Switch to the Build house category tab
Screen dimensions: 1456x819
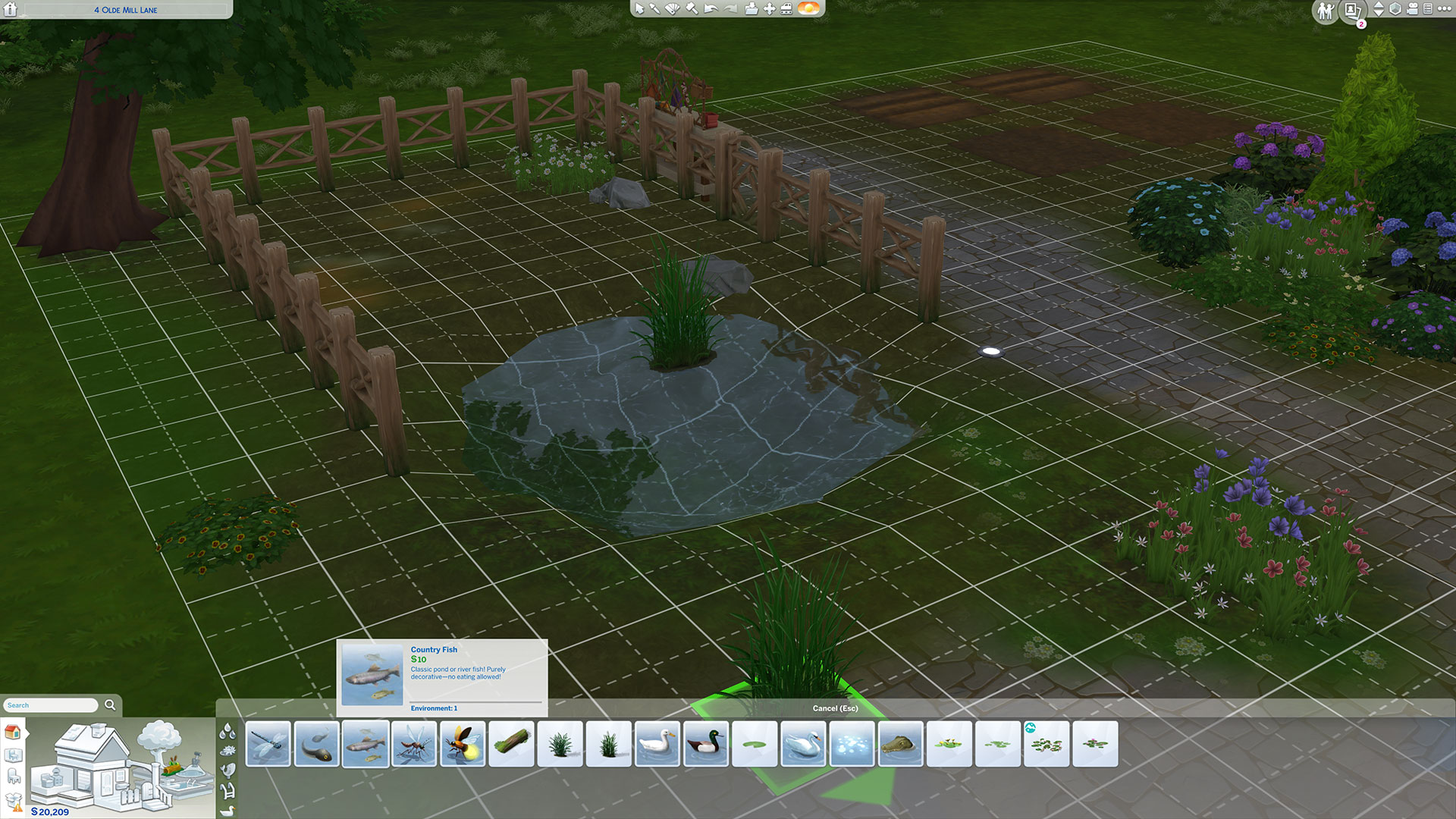(13, 733)
